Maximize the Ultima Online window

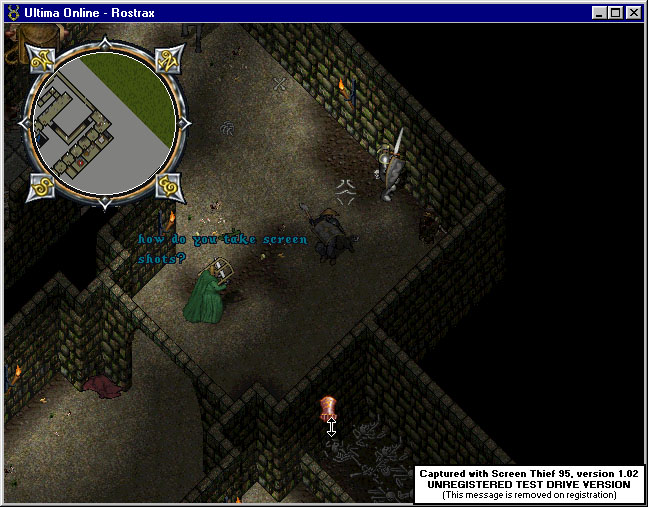coord(615,13)
